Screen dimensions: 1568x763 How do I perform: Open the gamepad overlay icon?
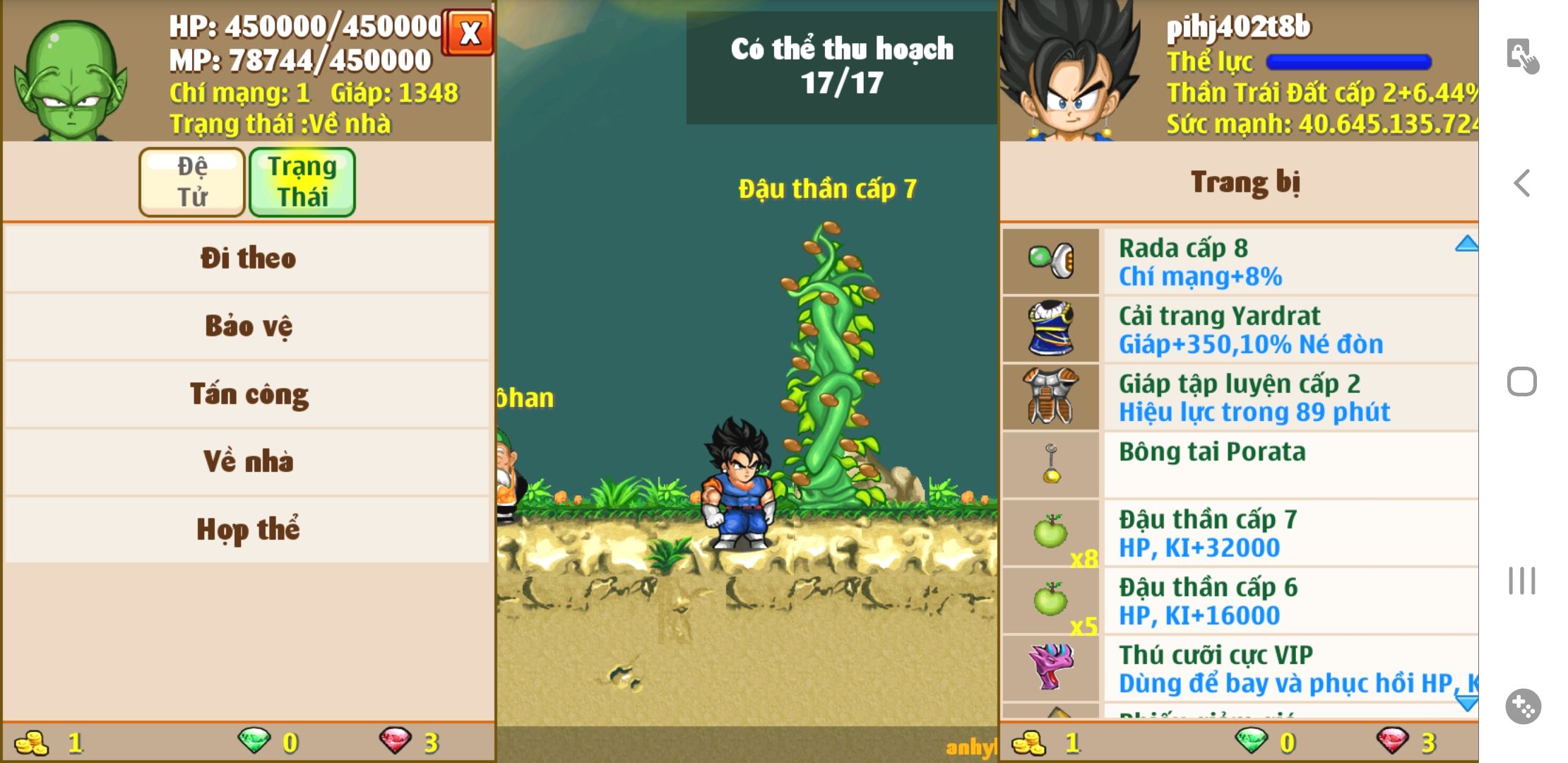pos(1523,706)
